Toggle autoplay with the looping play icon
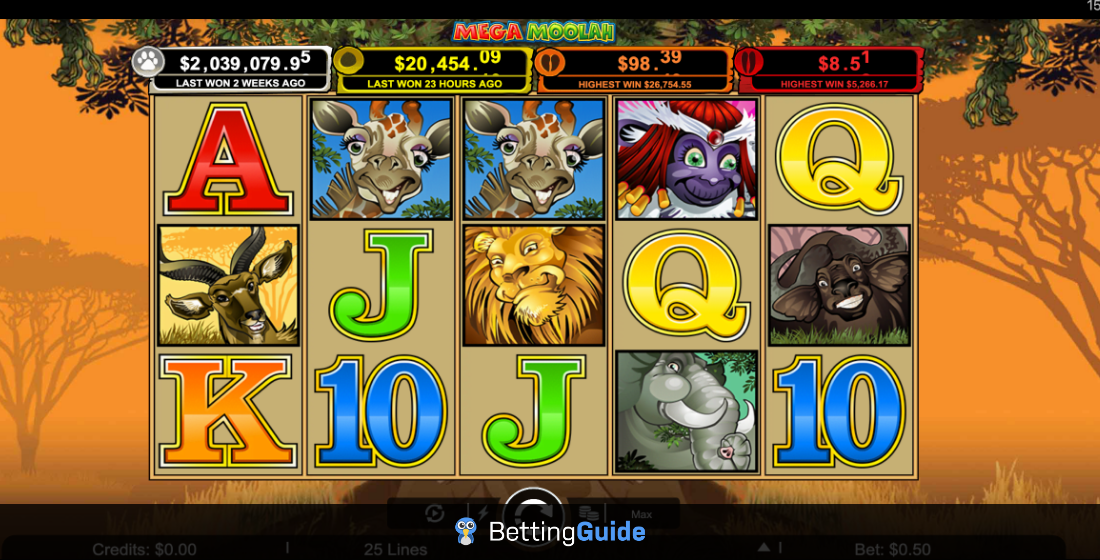This screenshot has width=1100, height=560. coord(434,514)
